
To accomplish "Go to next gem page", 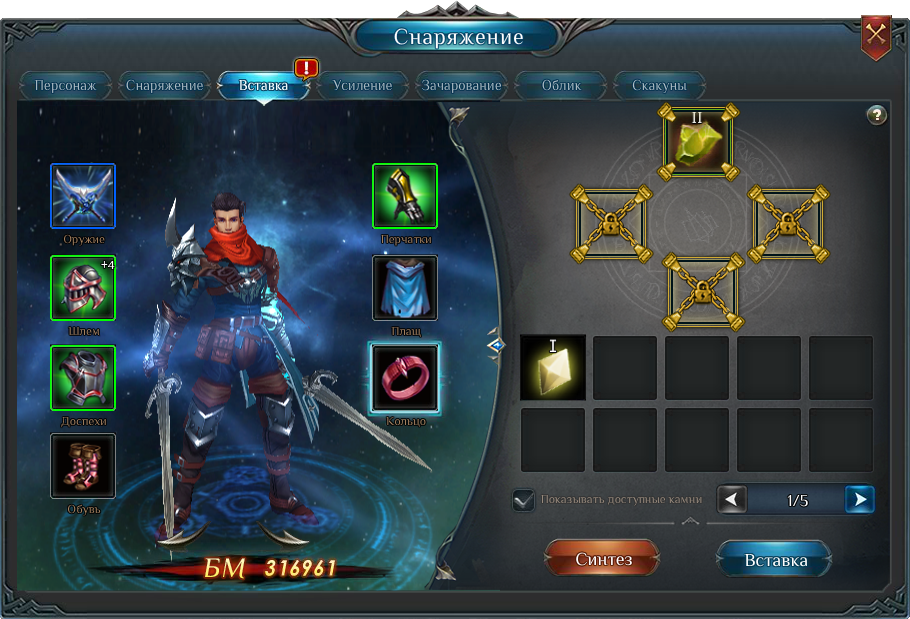I will pyautogui.click(x=859, y=499).
